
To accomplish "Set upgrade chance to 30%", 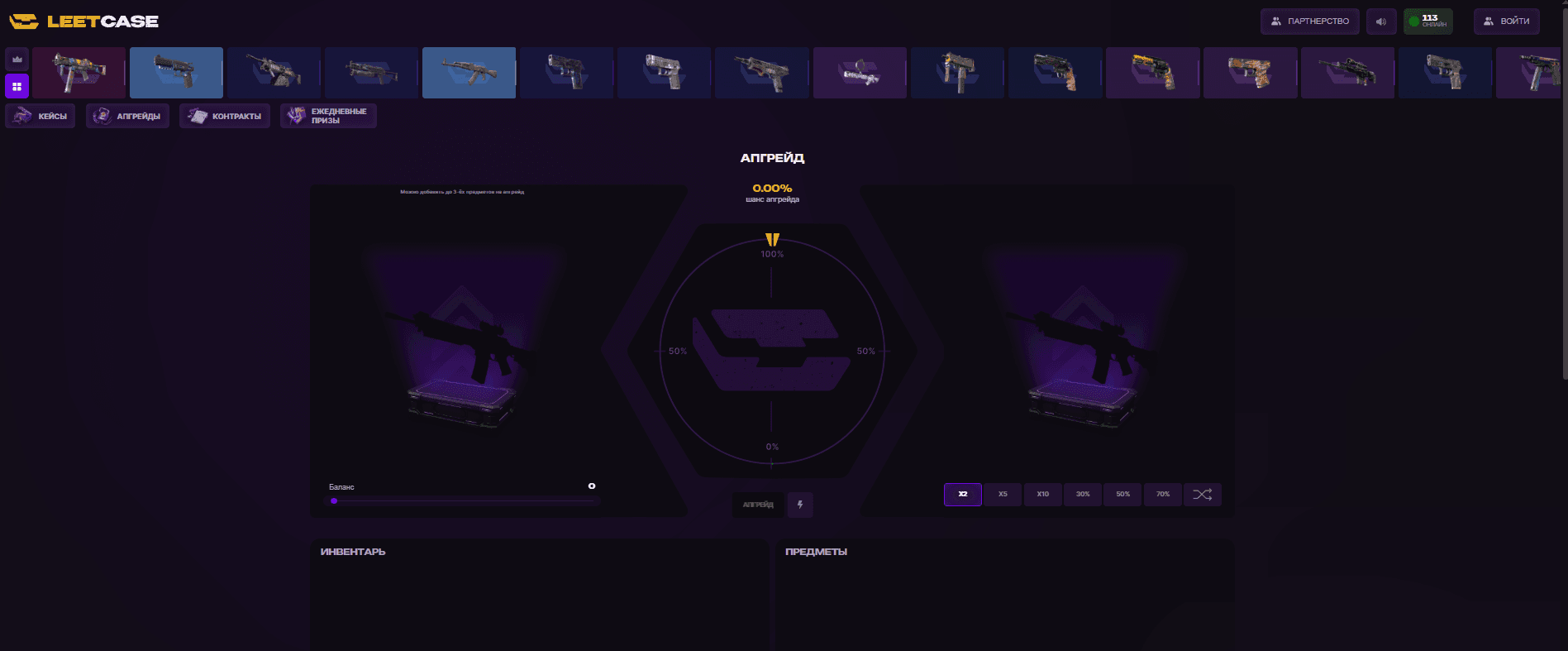I will tap(1083, 495).
